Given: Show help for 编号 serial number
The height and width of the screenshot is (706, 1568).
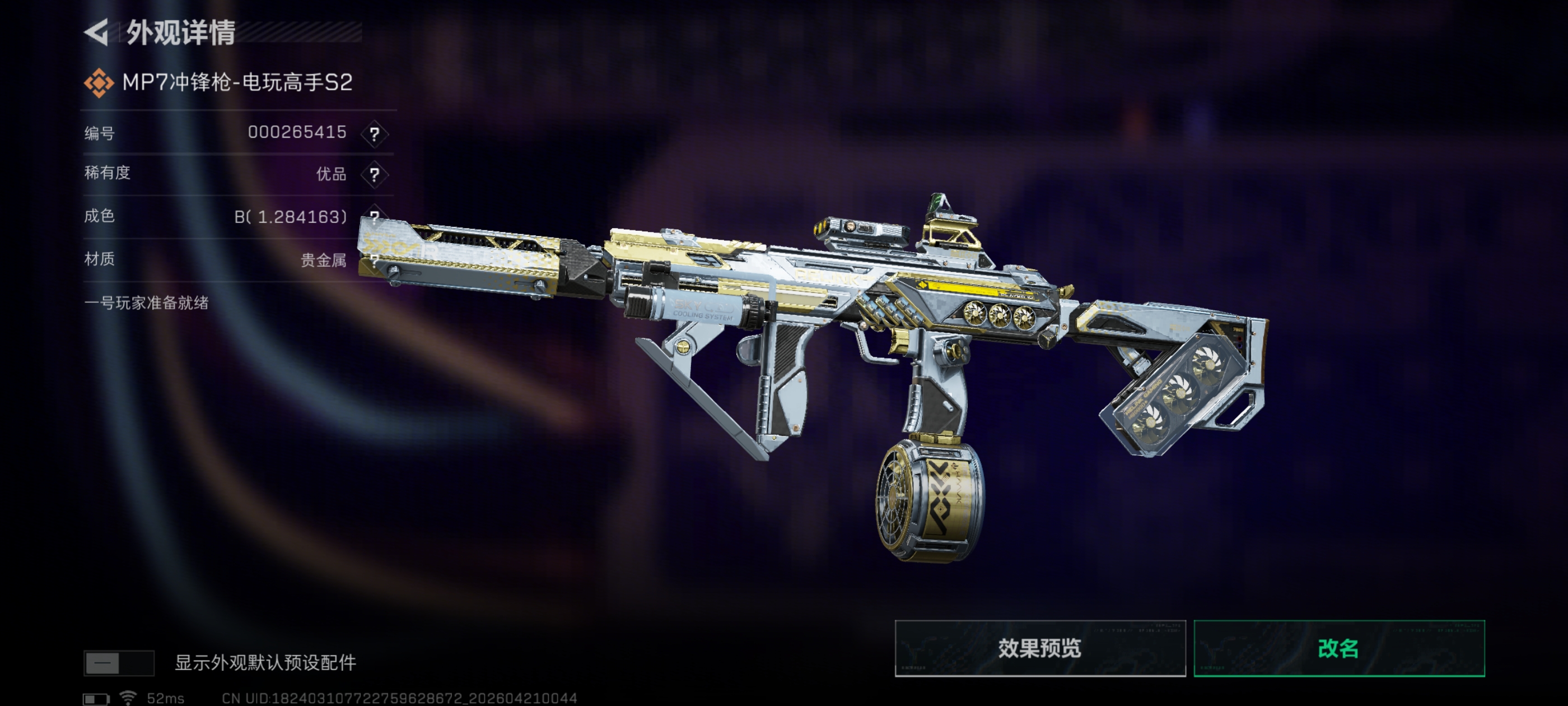Looking at the screenshot, I should point(374,133).
